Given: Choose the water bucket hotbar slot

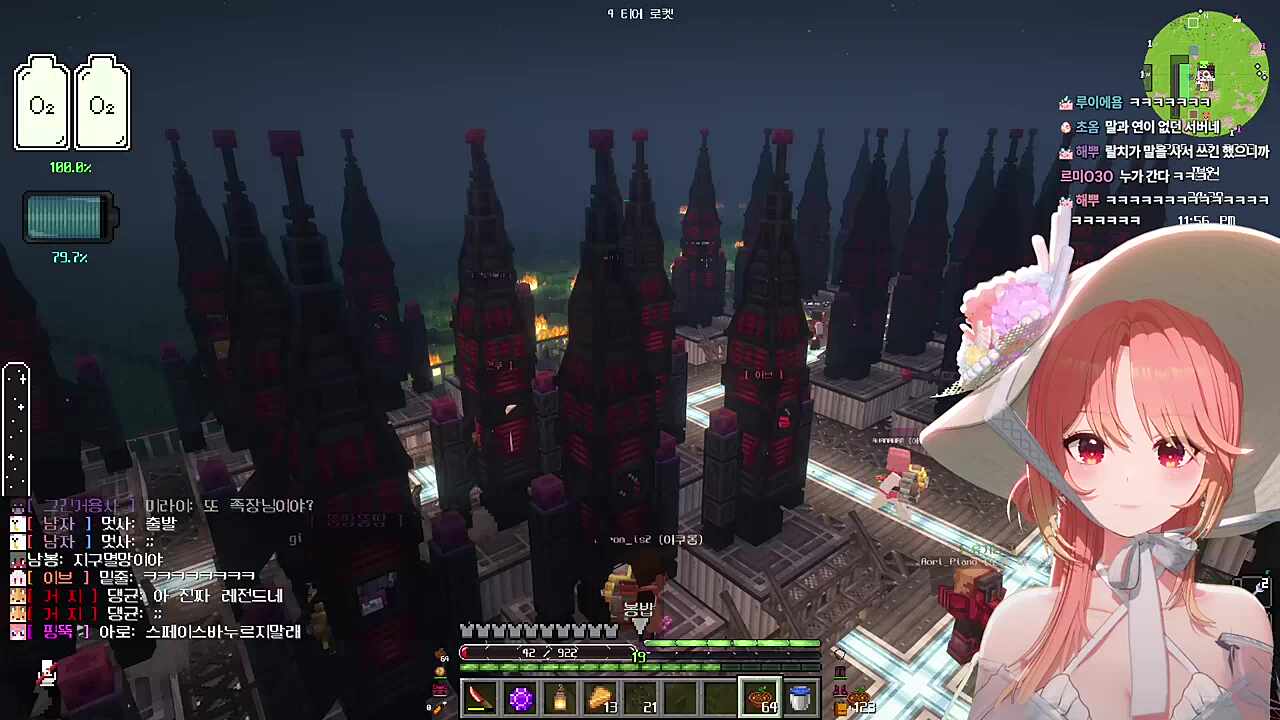Looking at the screenshot, I should pyautogui.click(x=800, y=698).
